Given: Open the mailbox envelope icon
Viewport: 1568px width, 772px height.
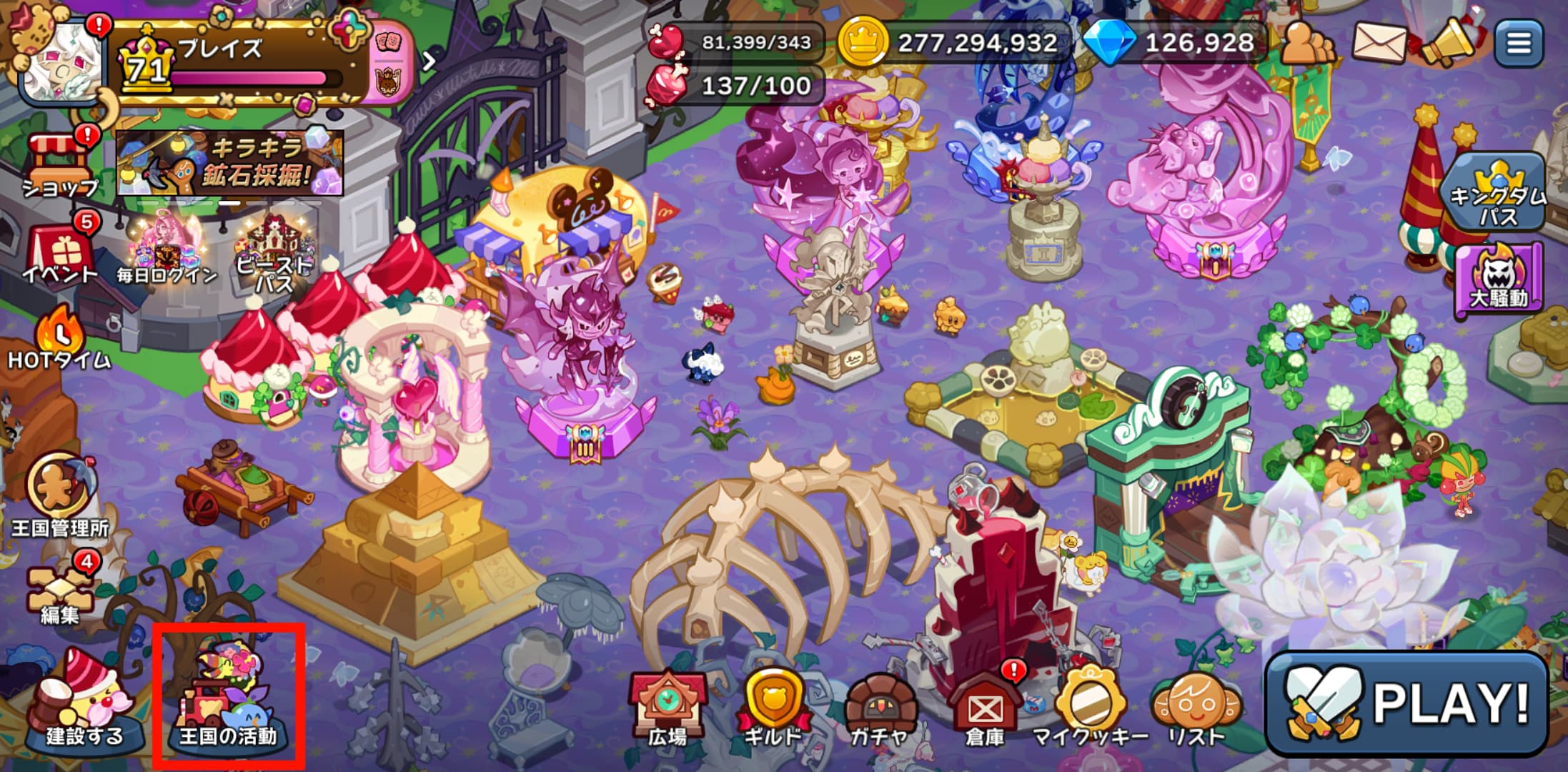Looking at the screenshot, I should [1379, 43].
